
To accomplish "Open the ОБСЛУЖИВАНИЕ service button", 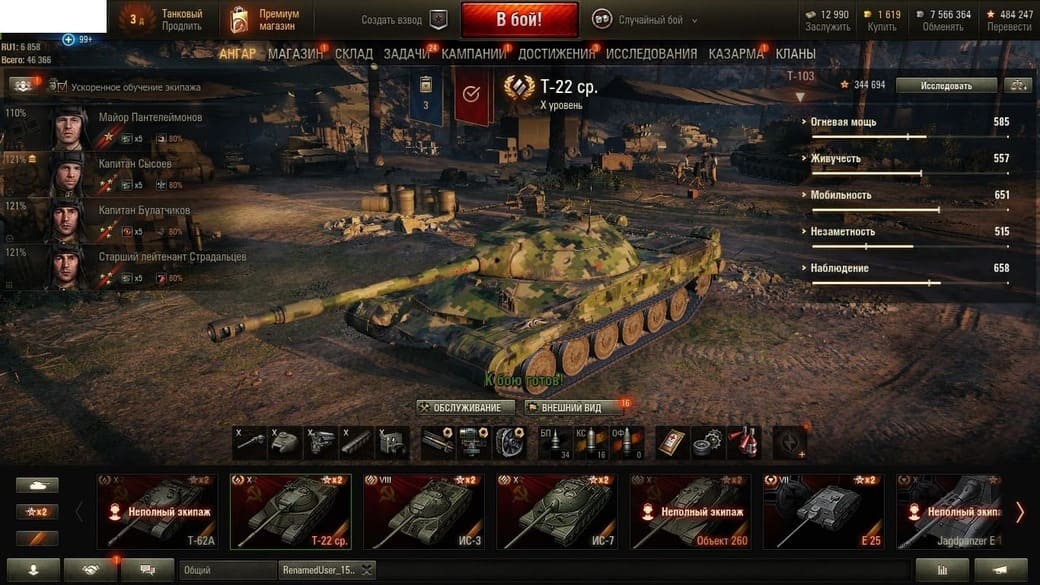I will click(467, 408).
